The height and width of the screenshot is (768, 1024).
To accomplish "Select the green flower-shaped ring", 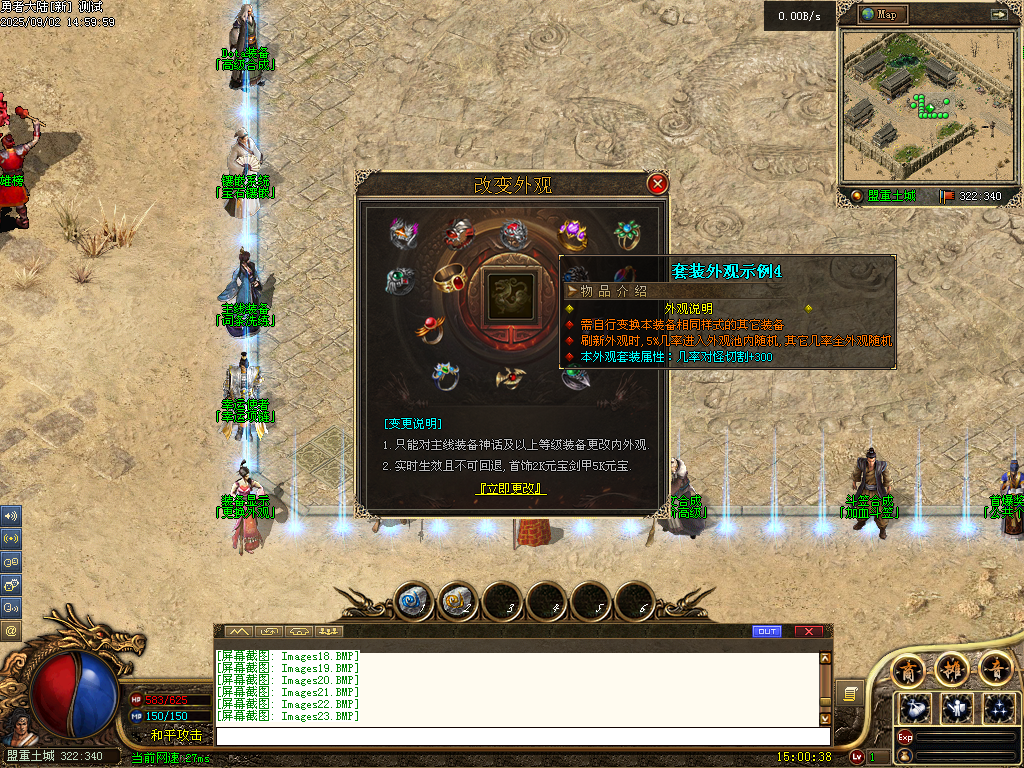I will click(x=627, y=235).
